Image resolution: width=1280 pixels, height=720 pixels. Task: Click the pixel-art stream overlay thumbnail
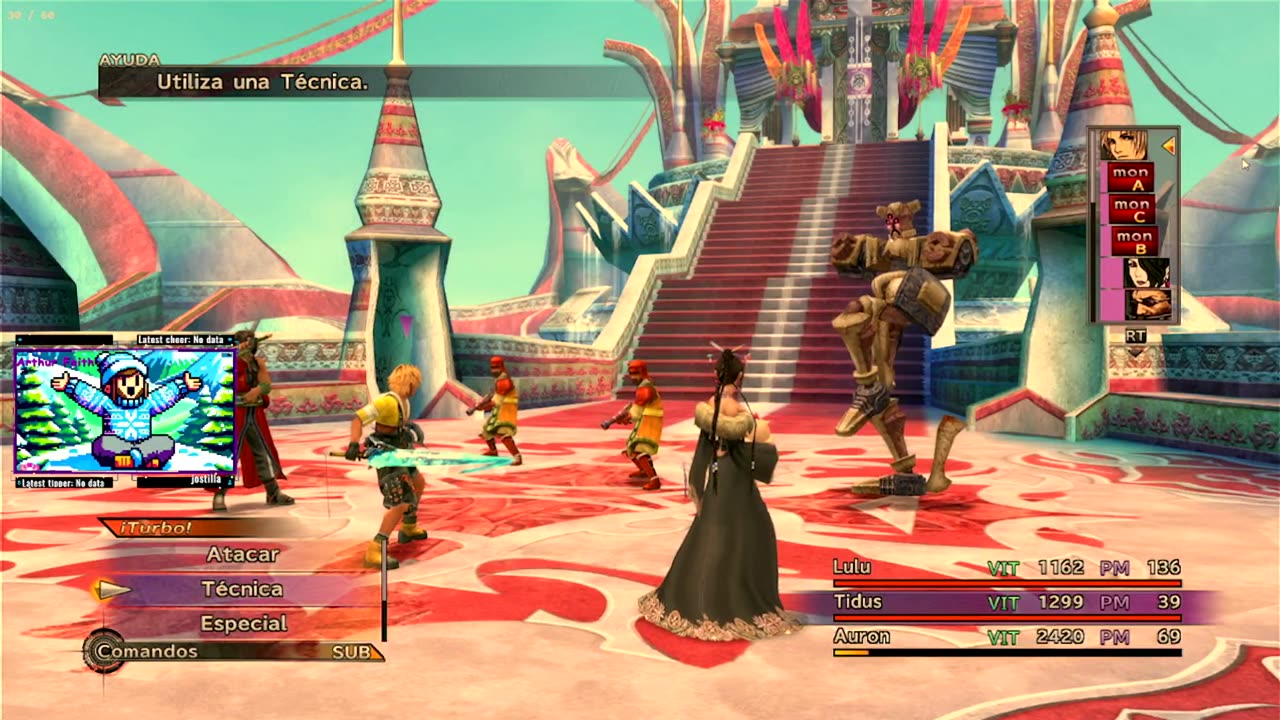(x=125, y=410)
